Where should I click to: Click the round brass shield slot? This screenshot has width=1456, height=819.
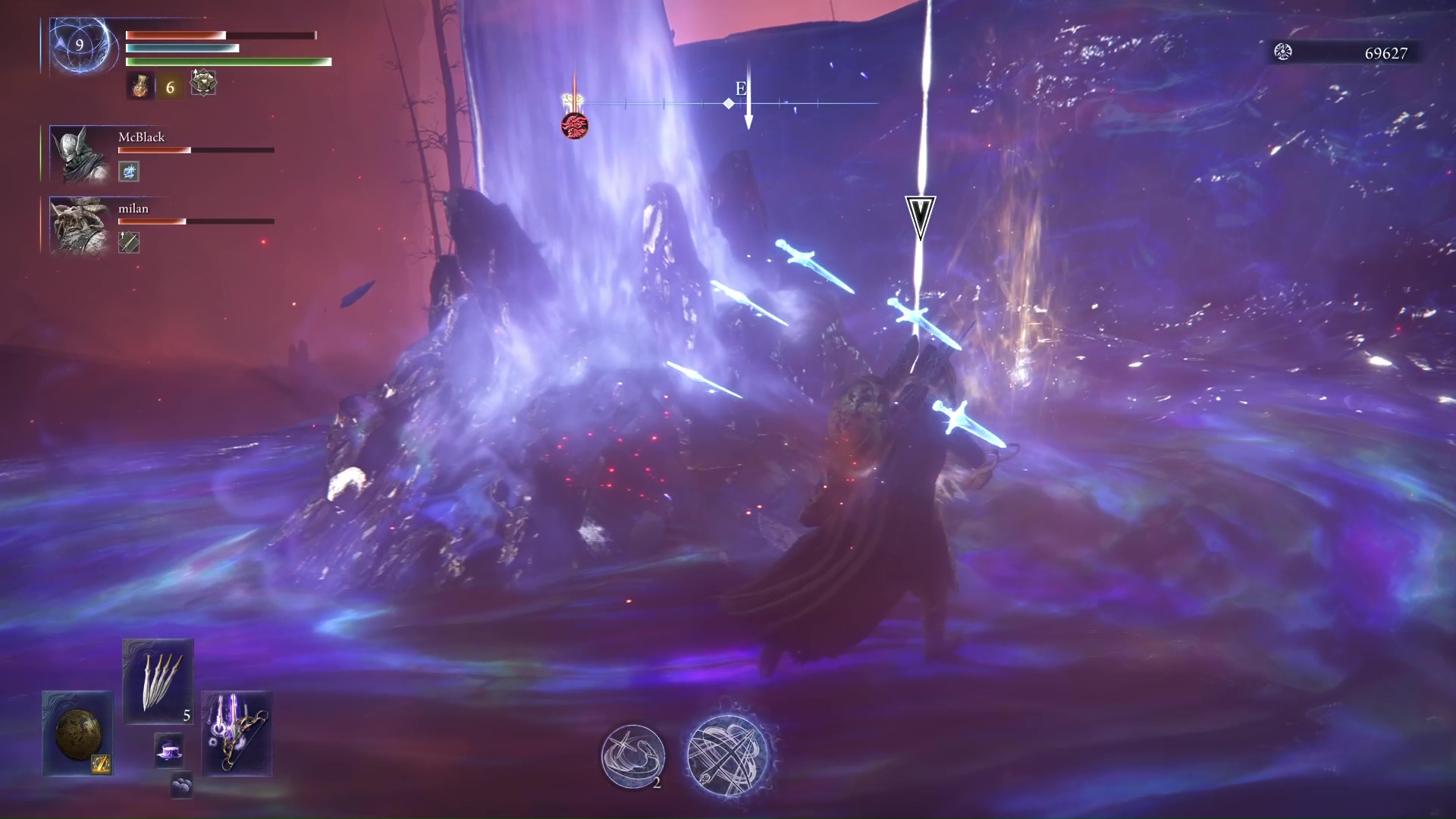77,733
